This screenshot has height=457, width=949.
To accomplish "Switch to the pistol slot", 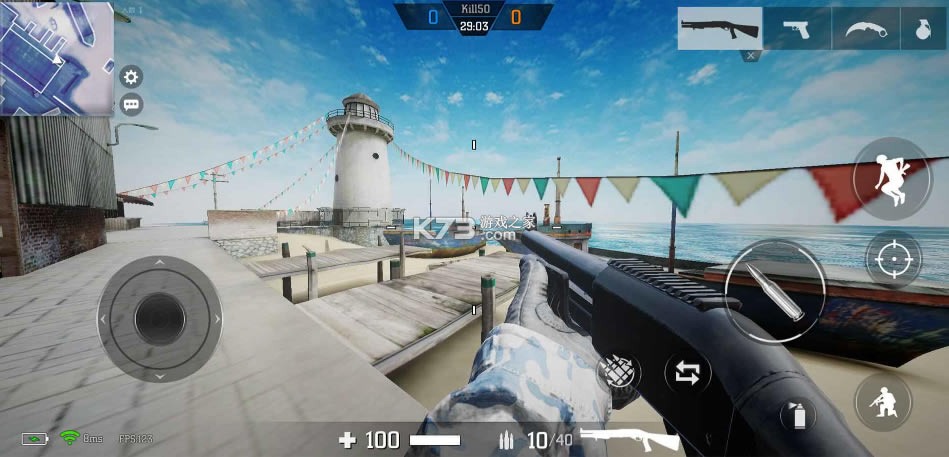I will 797,28.
